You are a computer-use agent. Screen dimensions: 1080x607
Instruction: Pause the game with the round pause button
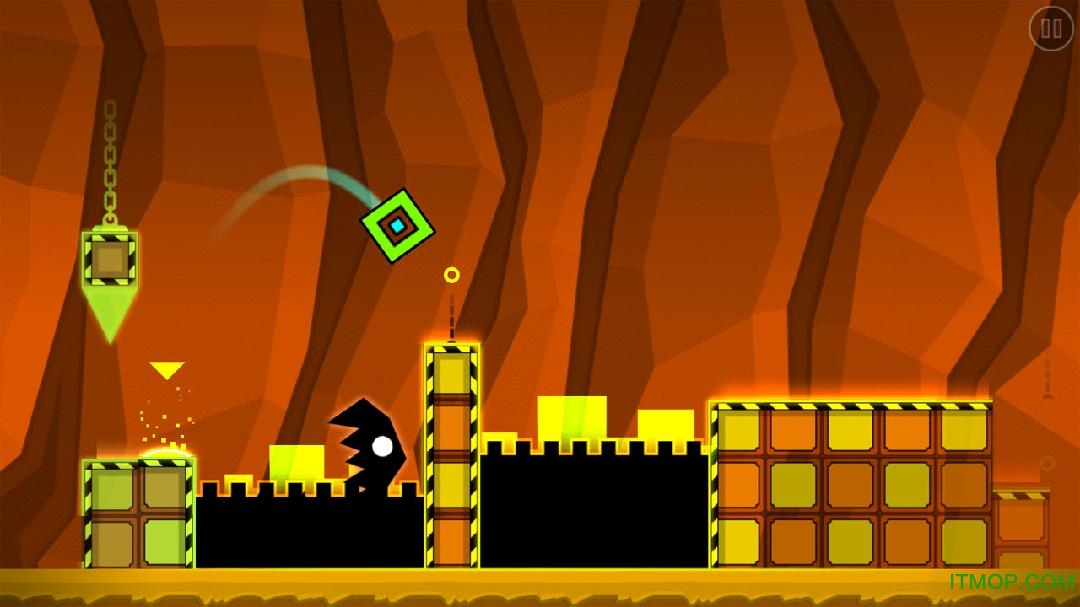[1050, 29]
